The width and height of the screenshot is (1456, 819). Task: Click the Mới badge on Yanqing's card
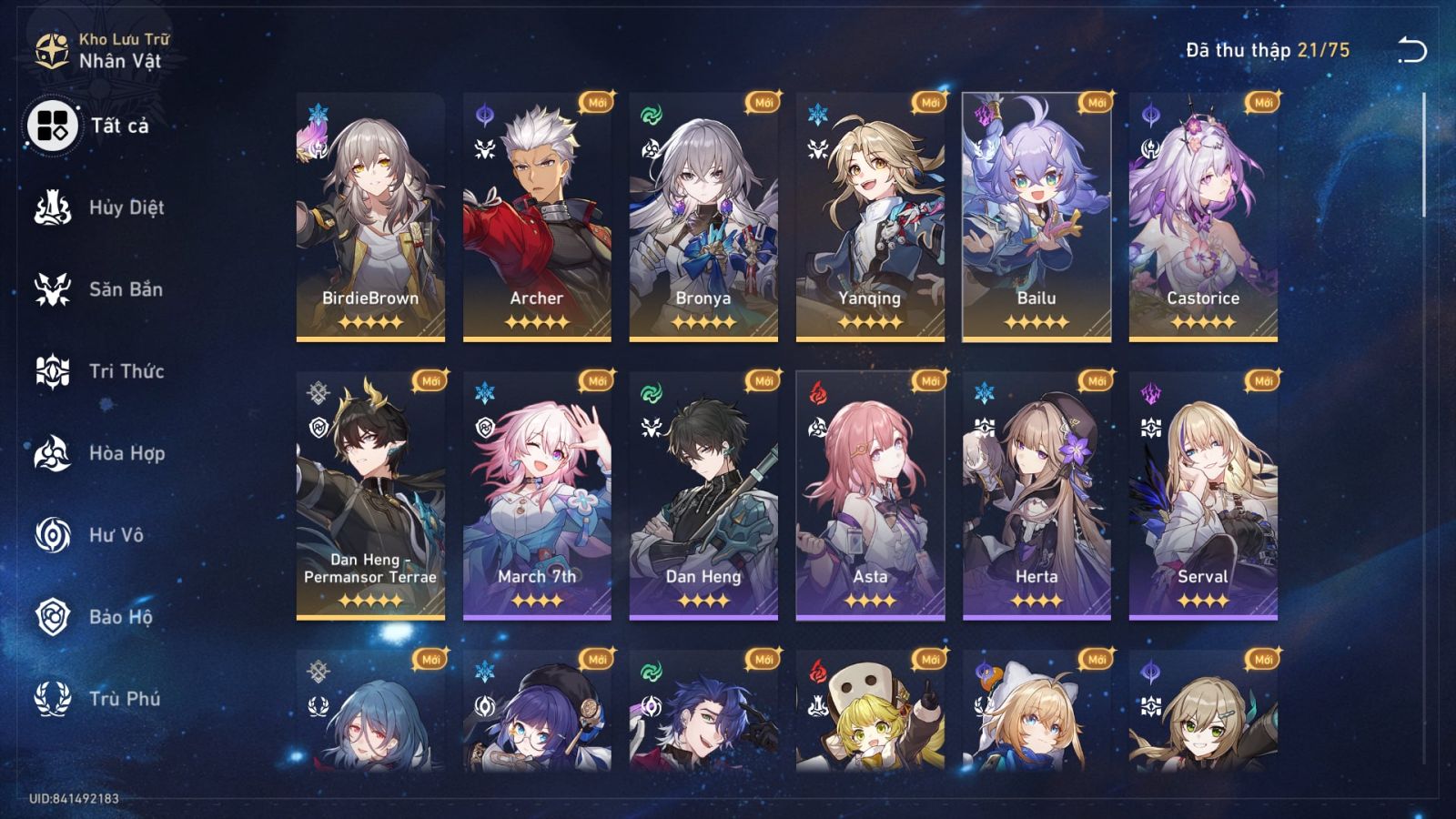930,103
